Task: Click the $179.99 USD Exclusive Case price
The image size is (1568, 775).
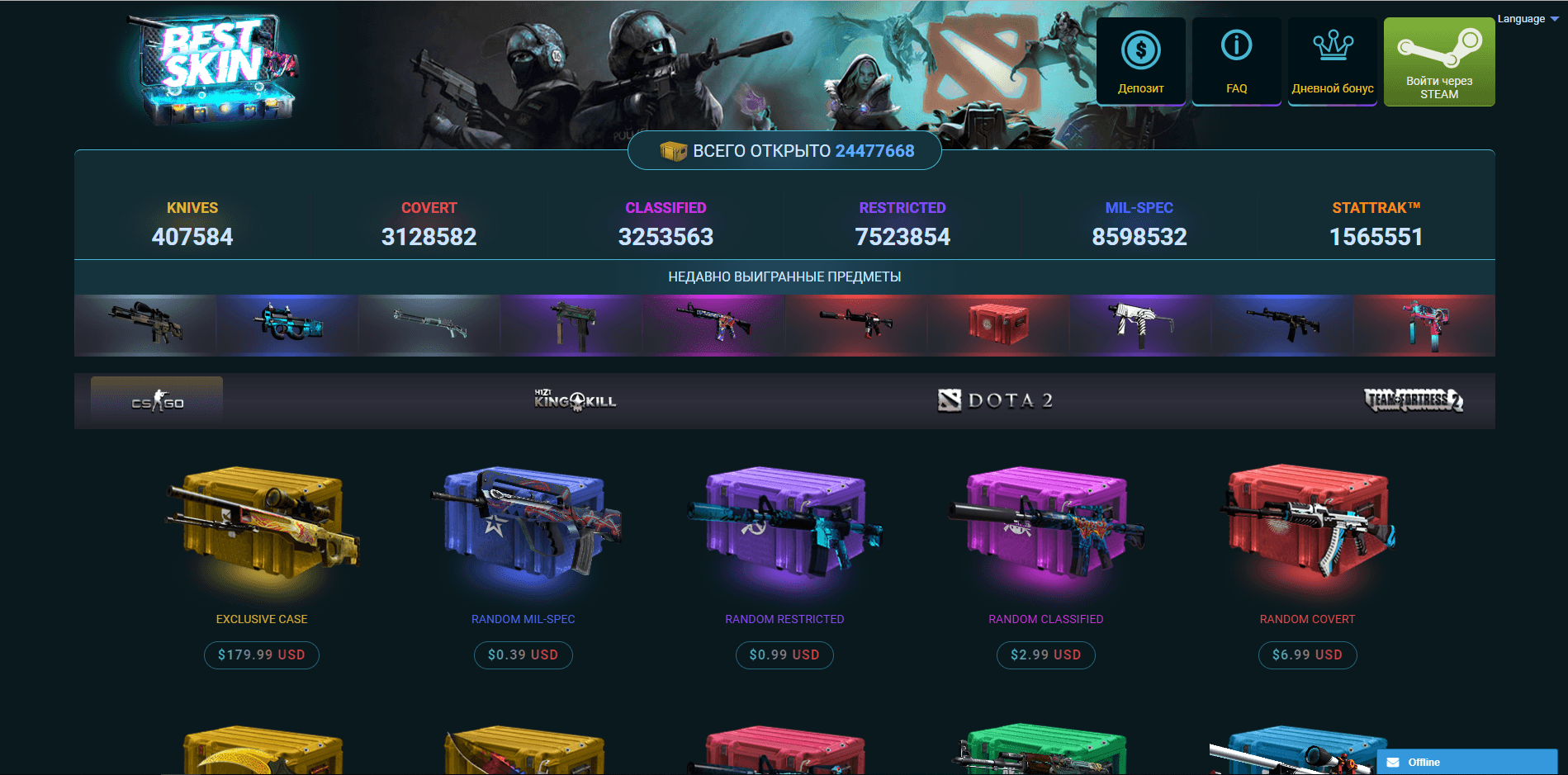Action: pos(261,654)
